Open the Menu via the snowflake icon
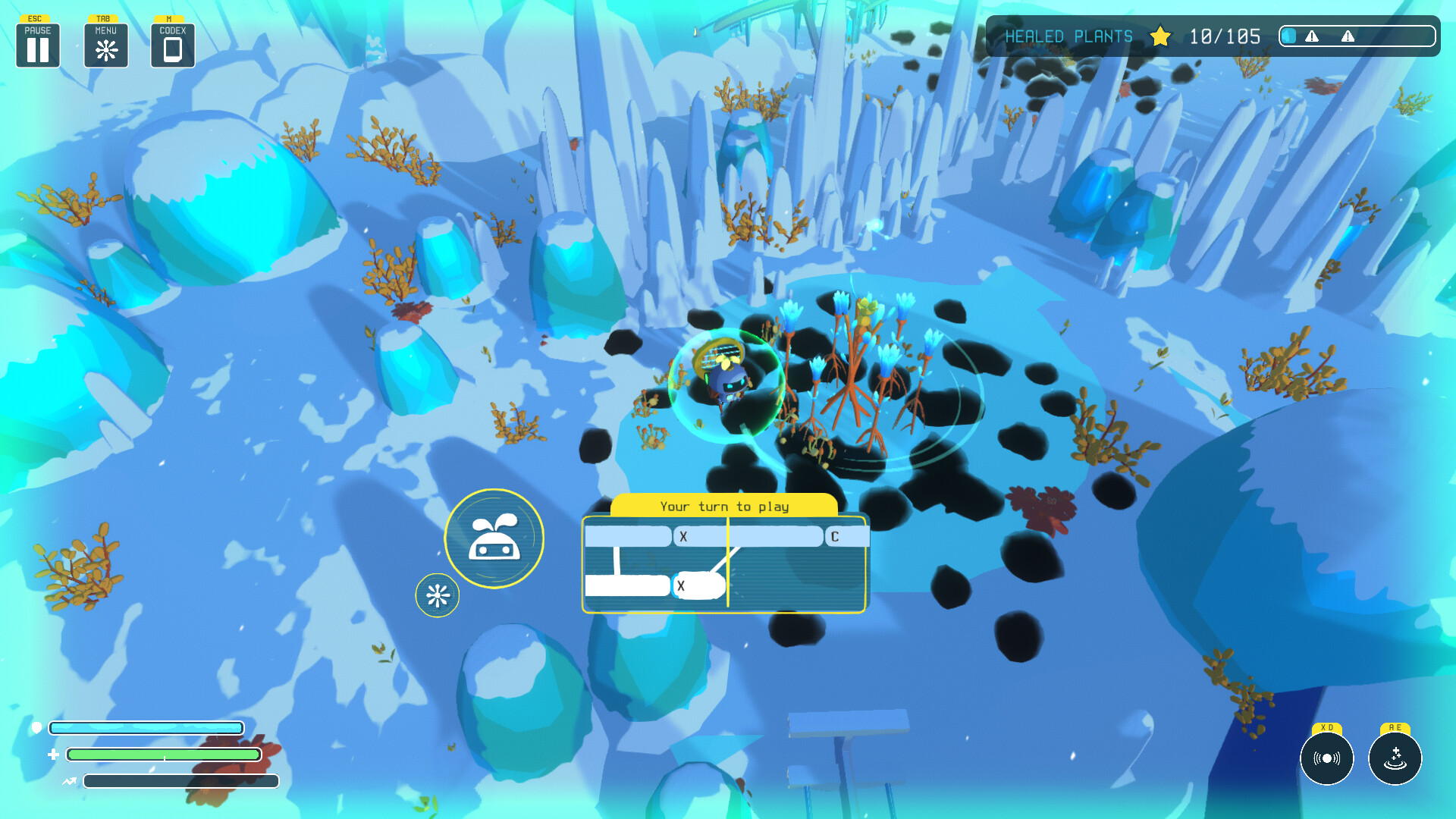1456x819 pixels. (105, 45)
